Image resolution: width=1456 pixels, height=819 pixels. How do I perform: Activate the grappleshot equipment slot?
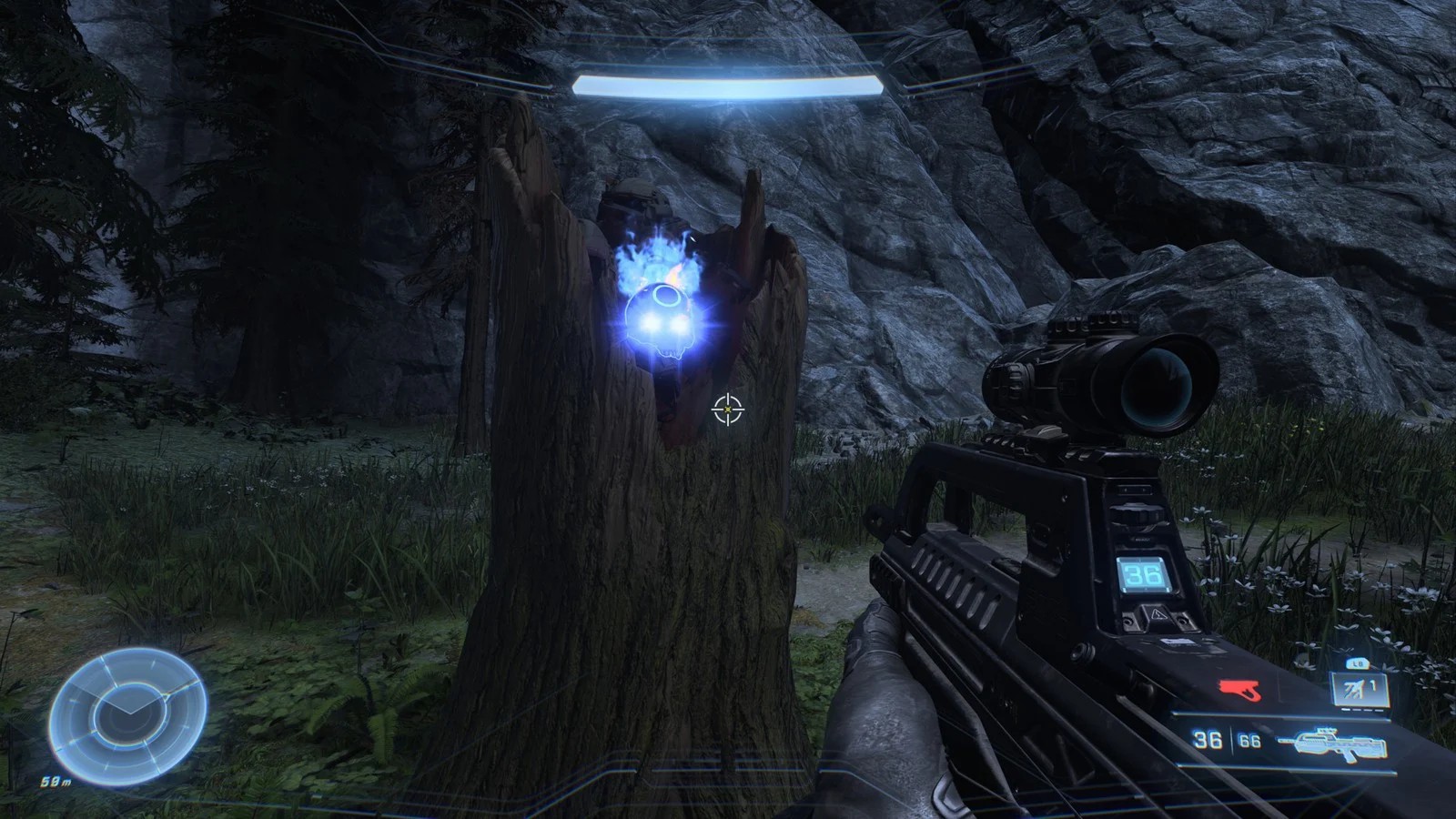tap(1361, 689)
